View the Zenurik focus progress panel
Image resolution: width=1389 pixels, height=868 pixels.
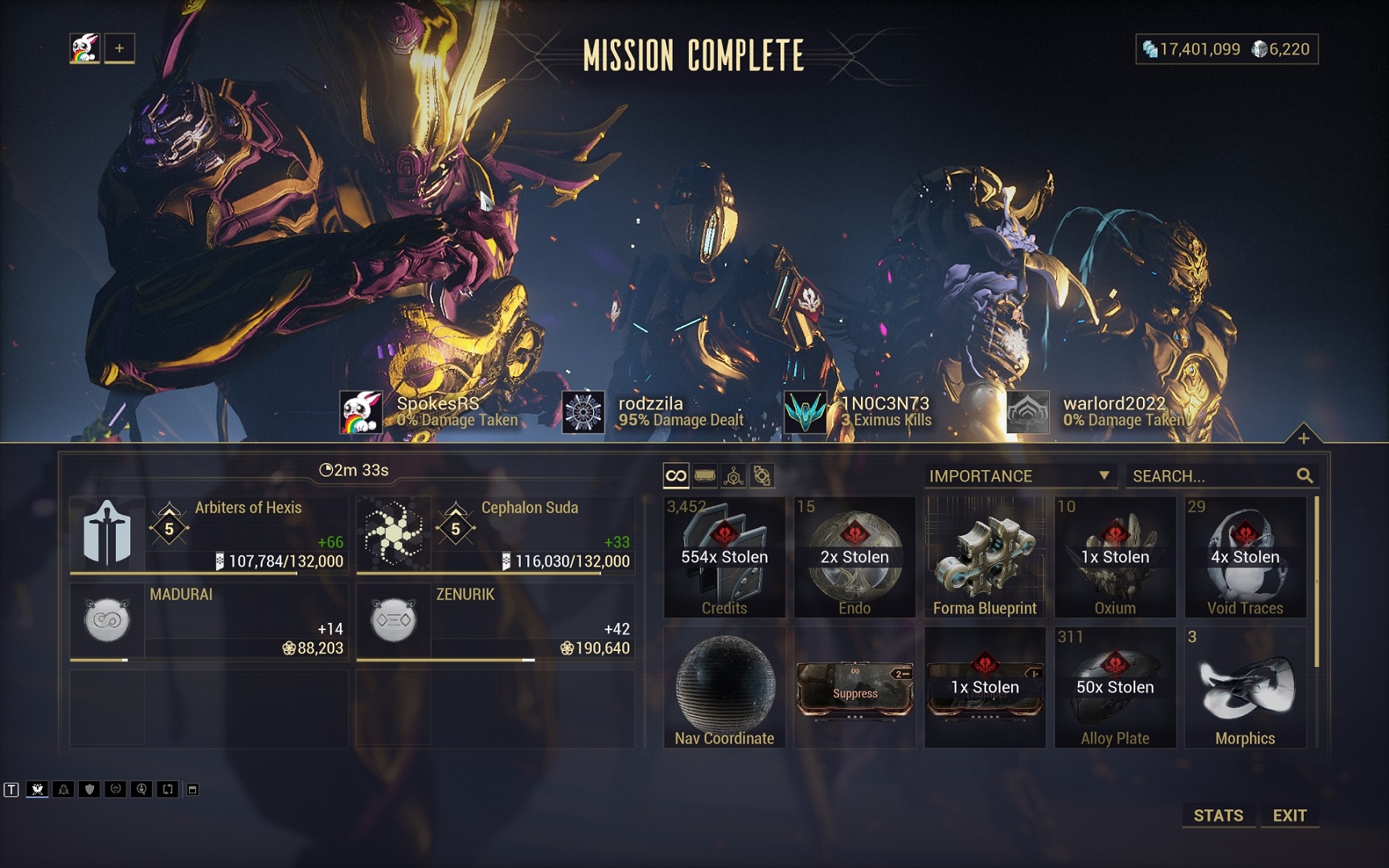click(x=495, y=621)
